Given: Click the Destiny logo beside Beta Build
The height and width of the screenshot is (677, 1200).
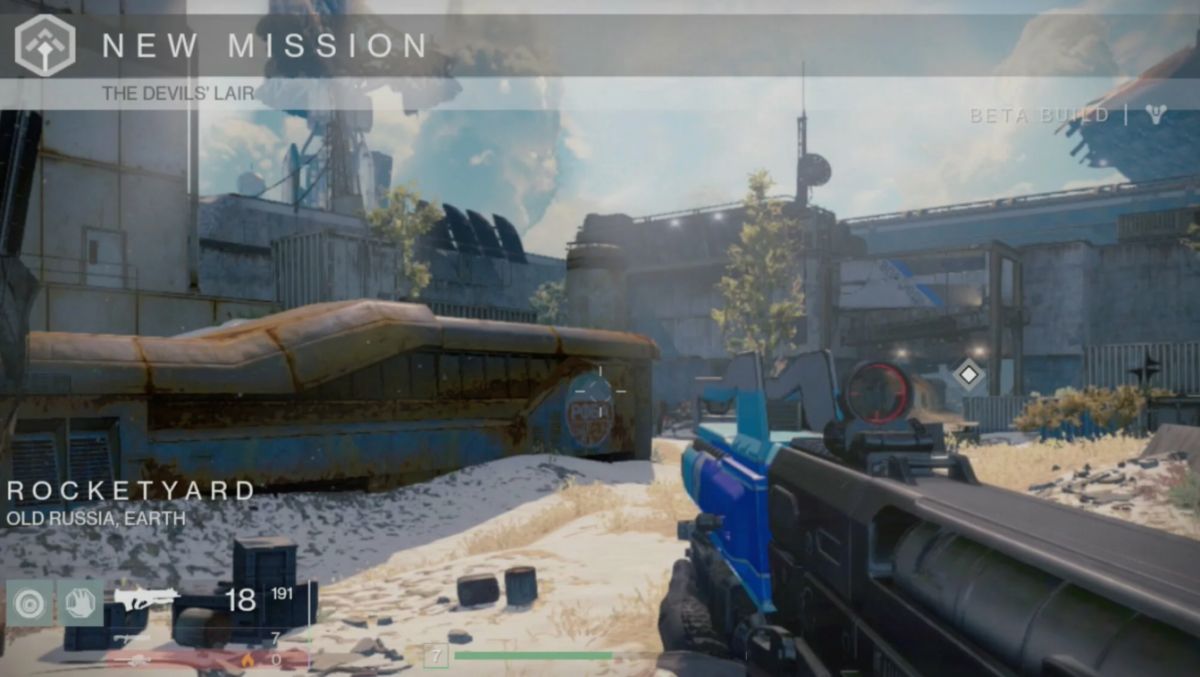Looking at the screenshot, I should coord(1156,115).
